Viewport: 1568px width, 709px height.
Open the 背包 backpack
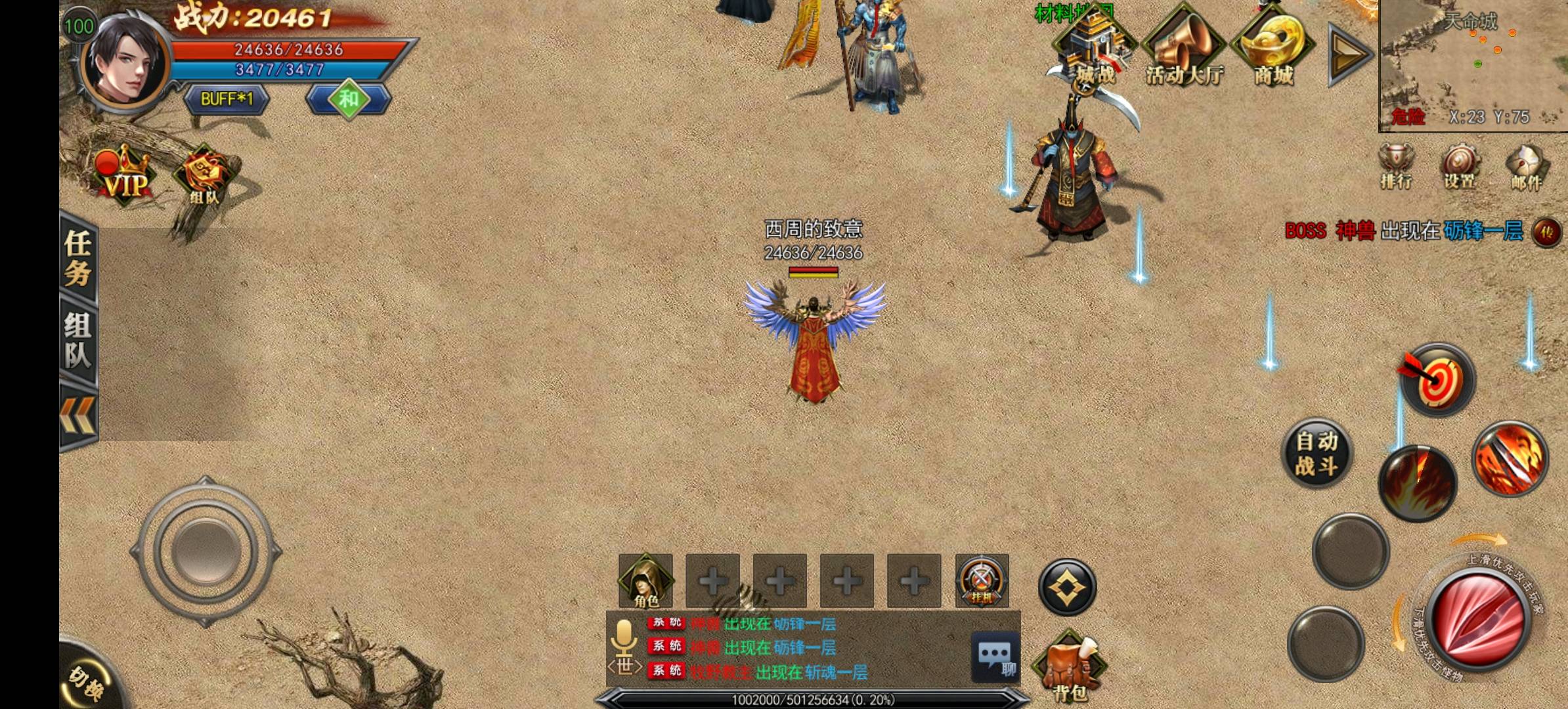pyautogui.click(x=1069, y=666)
